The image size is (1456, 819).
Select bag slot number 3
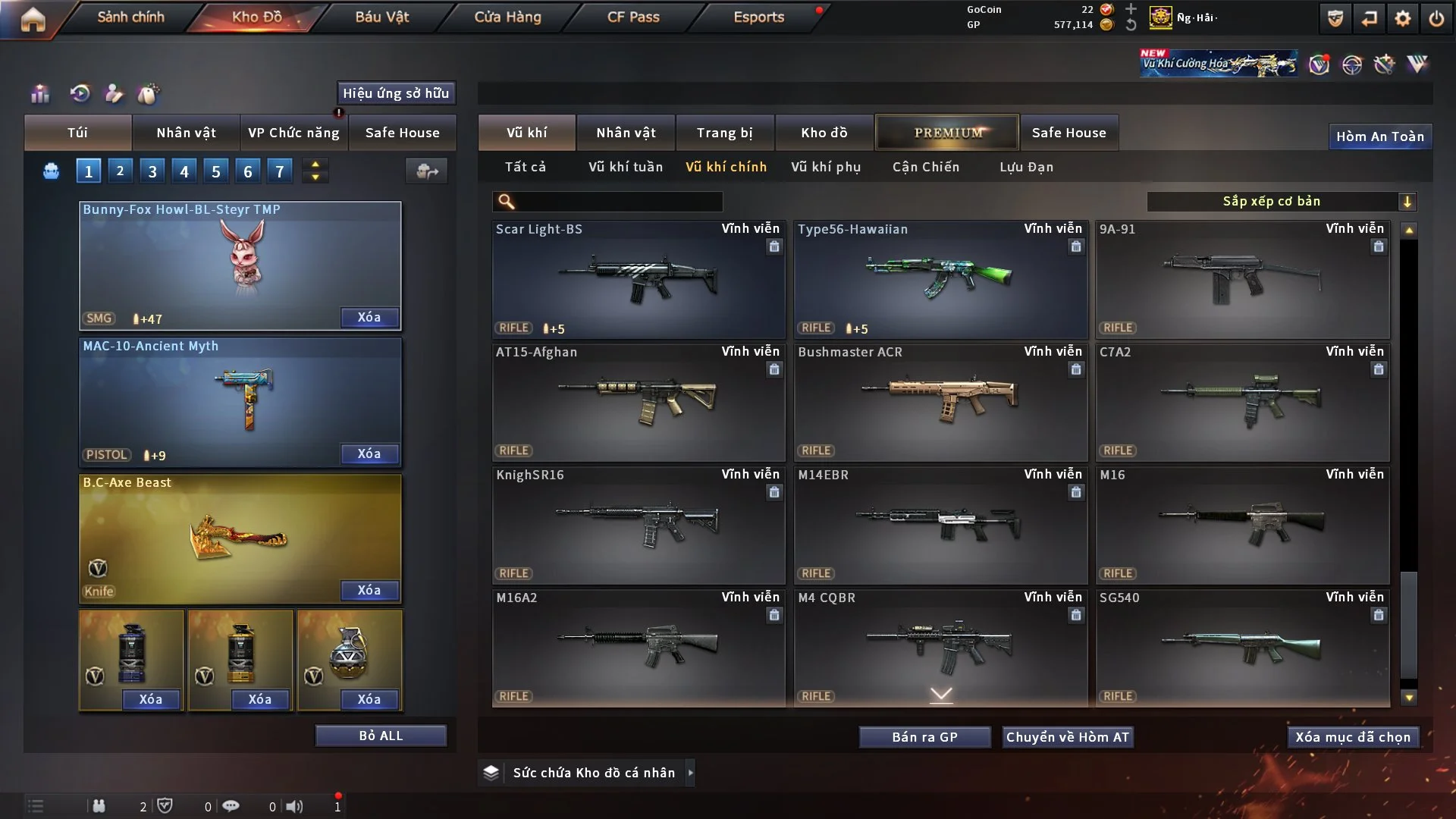(152, 171)
